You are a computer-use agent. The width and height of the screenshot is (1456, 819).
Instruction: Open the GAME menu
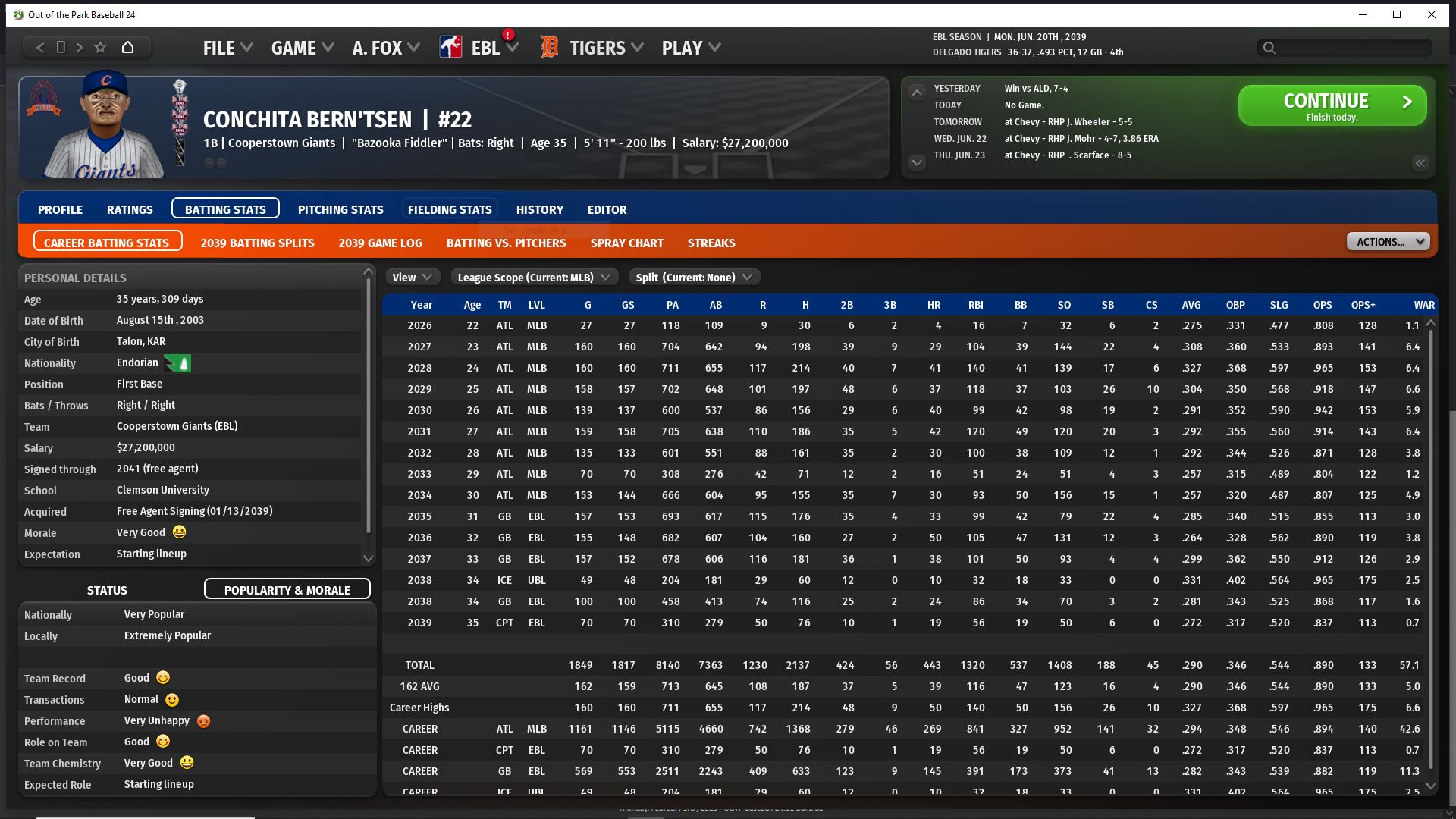[302, 48]
